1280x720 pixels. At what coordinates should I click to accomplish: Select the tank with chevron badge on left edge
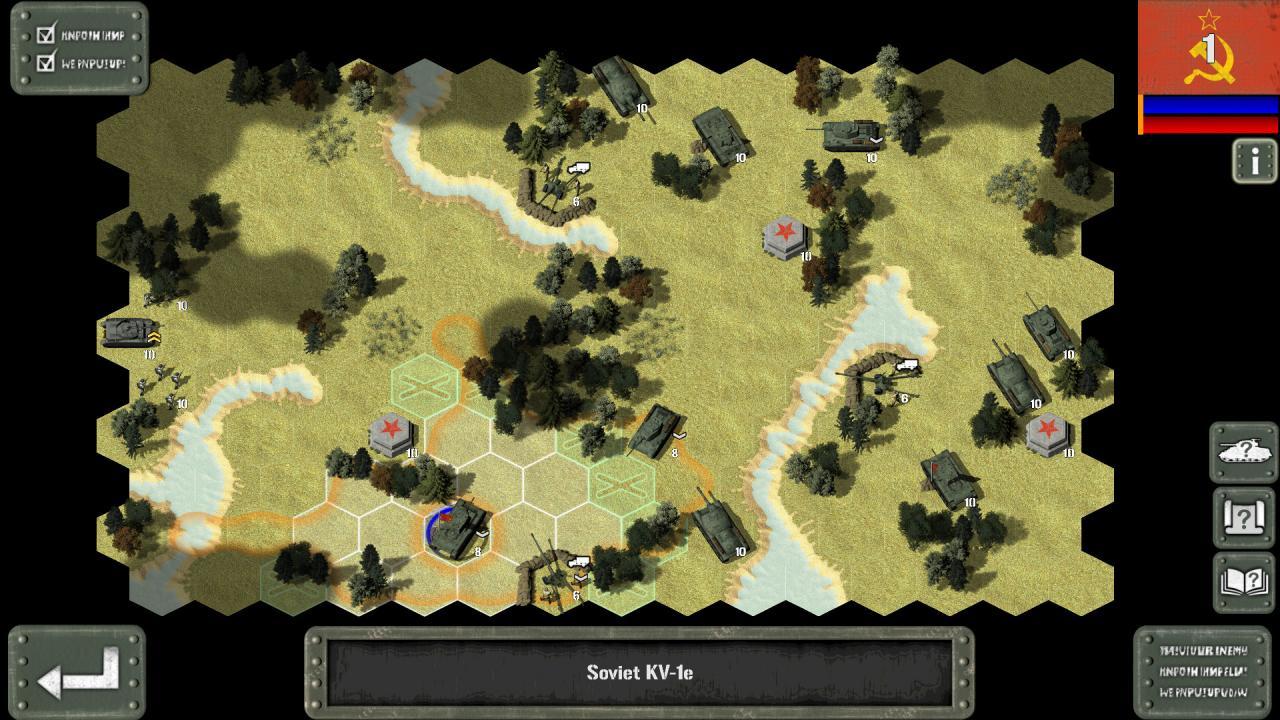[130, 333]
